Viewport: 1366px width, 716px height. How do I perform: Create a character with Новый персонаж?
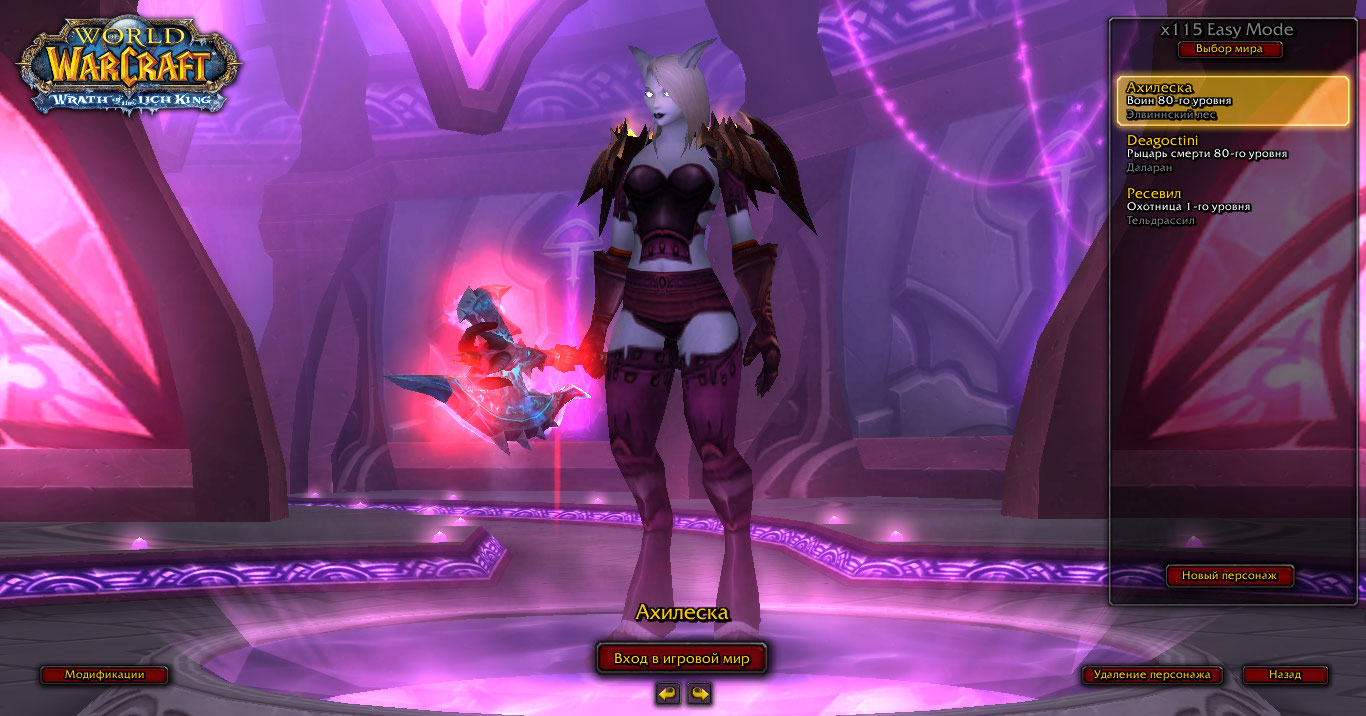(1229, 576)
